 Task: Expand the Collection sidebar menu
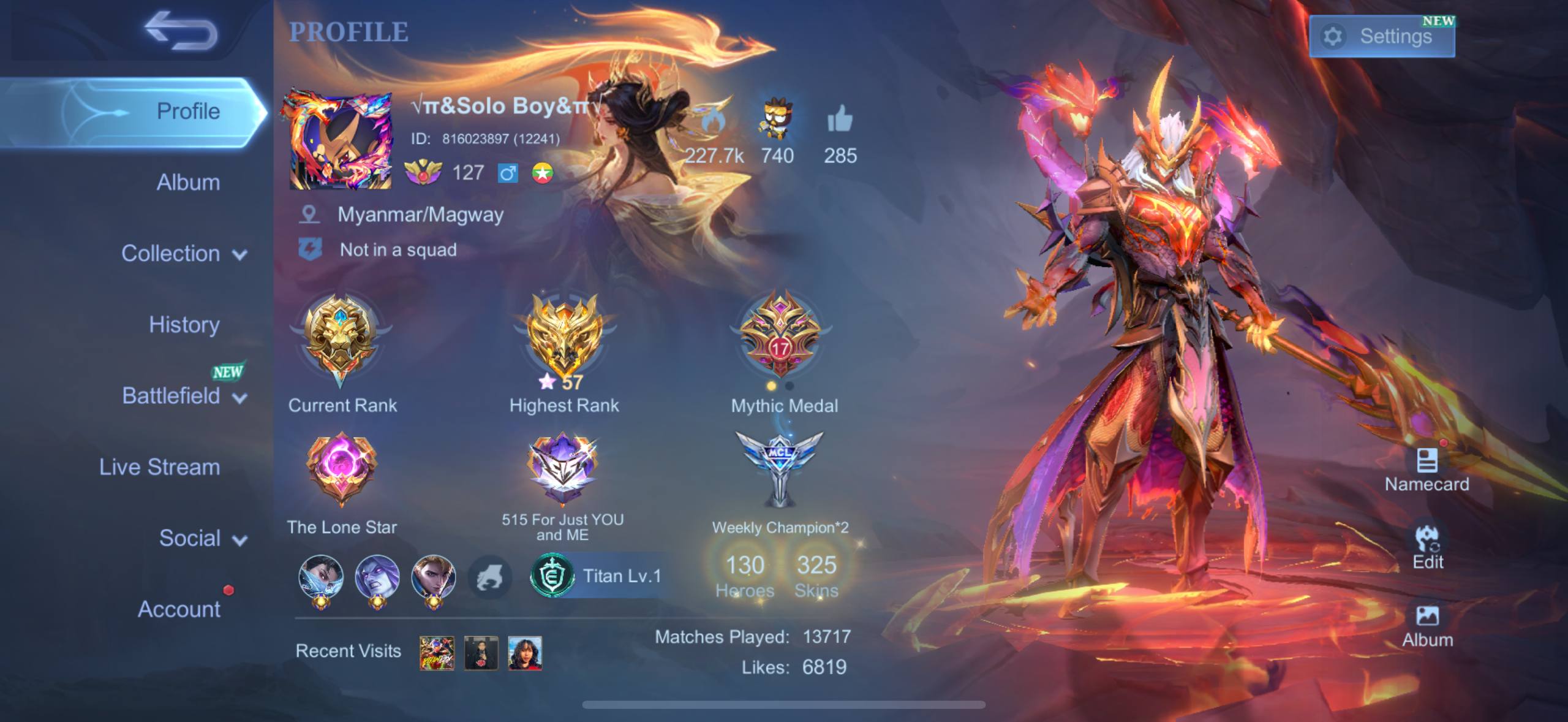tap(184, 254)
